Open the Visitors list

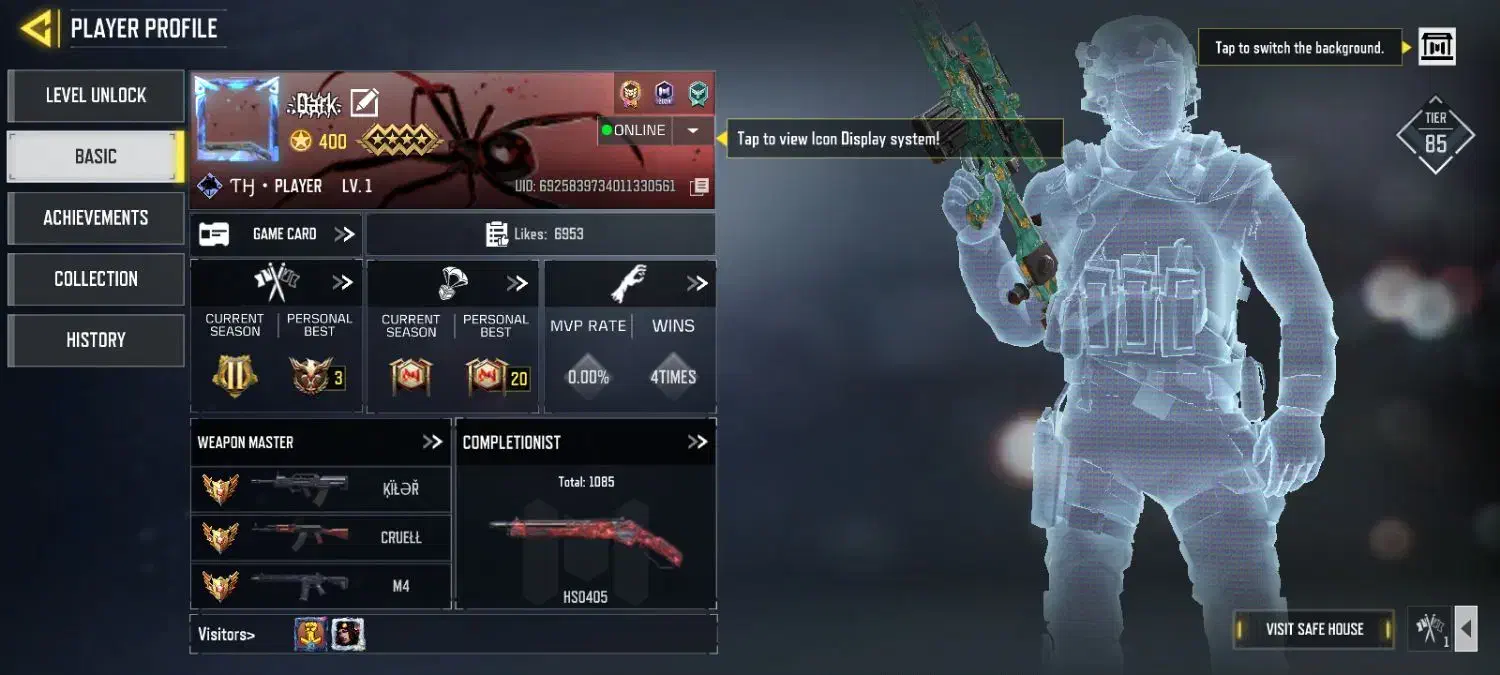pyautogui.click(x=226, y=634)
